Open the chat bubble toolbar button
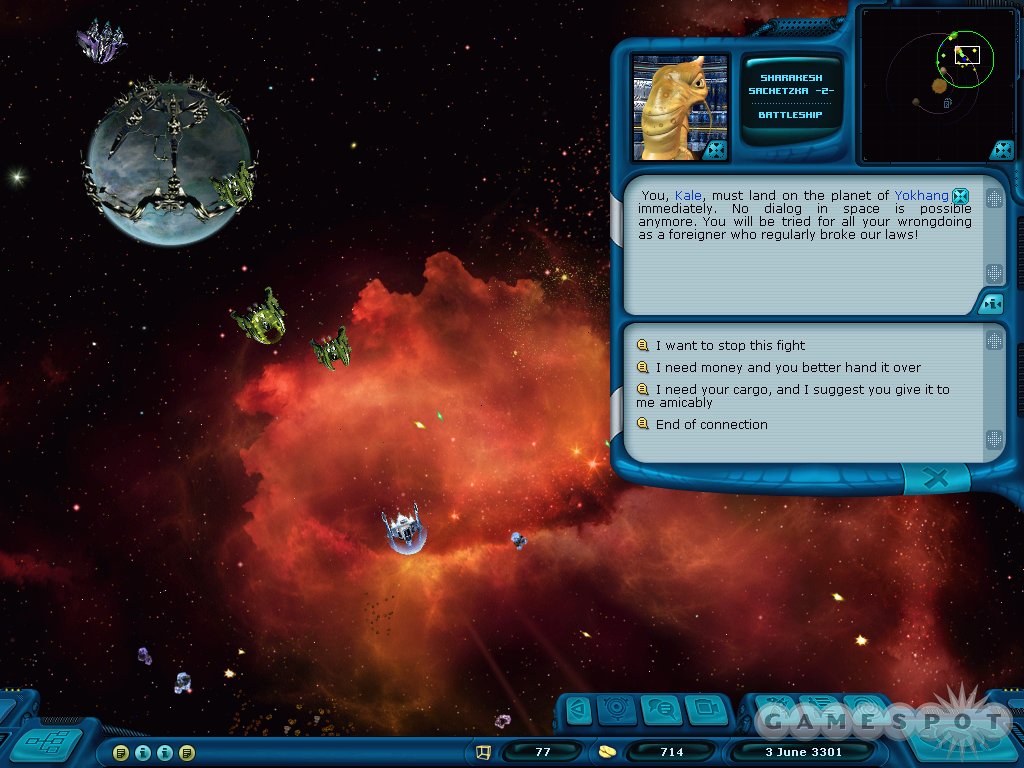The width and height of the screenshot is (1024, 768). (x=661, y=710)
